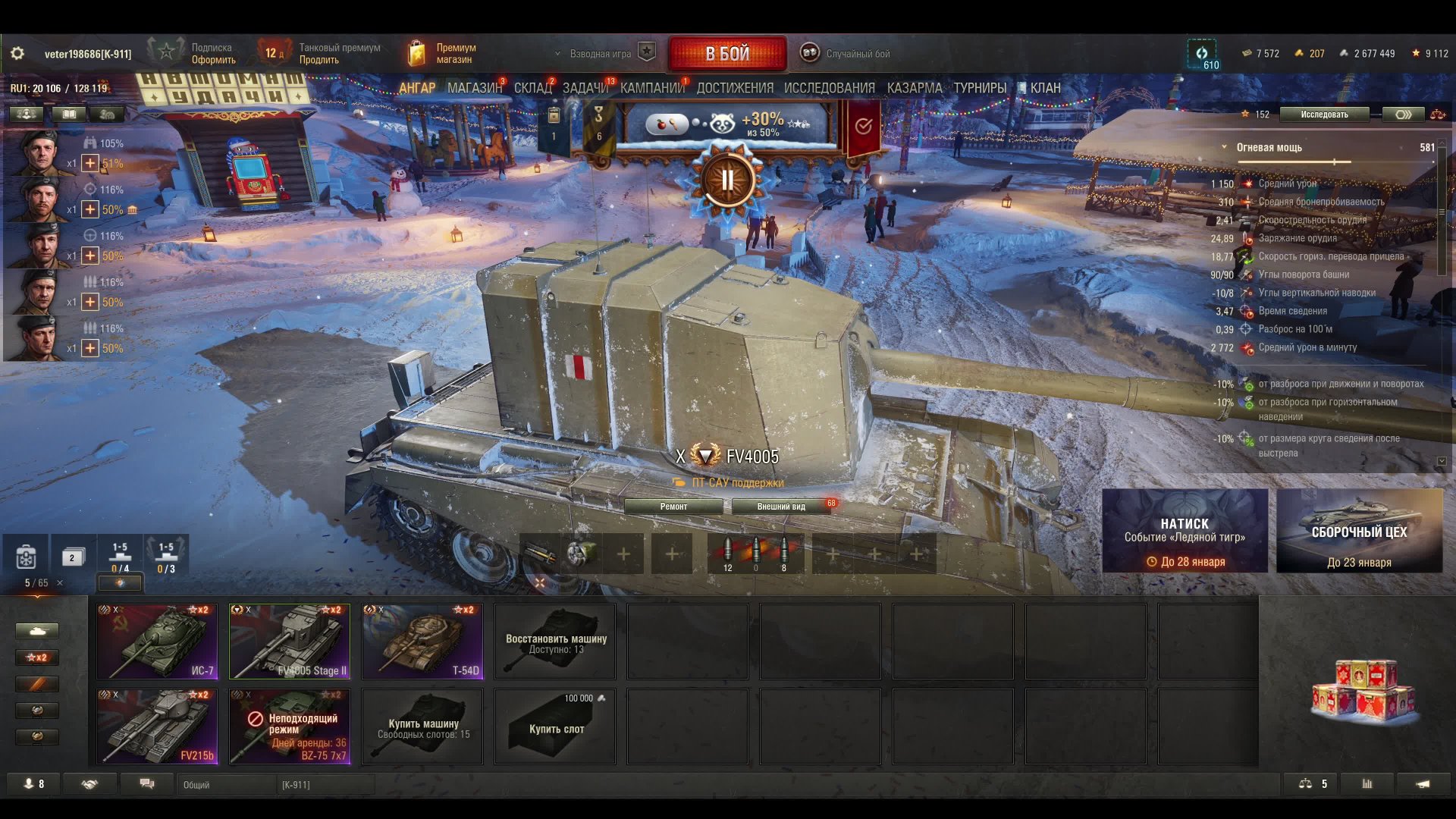Open the КЛАН clan tab

(x=1044, y=88)
